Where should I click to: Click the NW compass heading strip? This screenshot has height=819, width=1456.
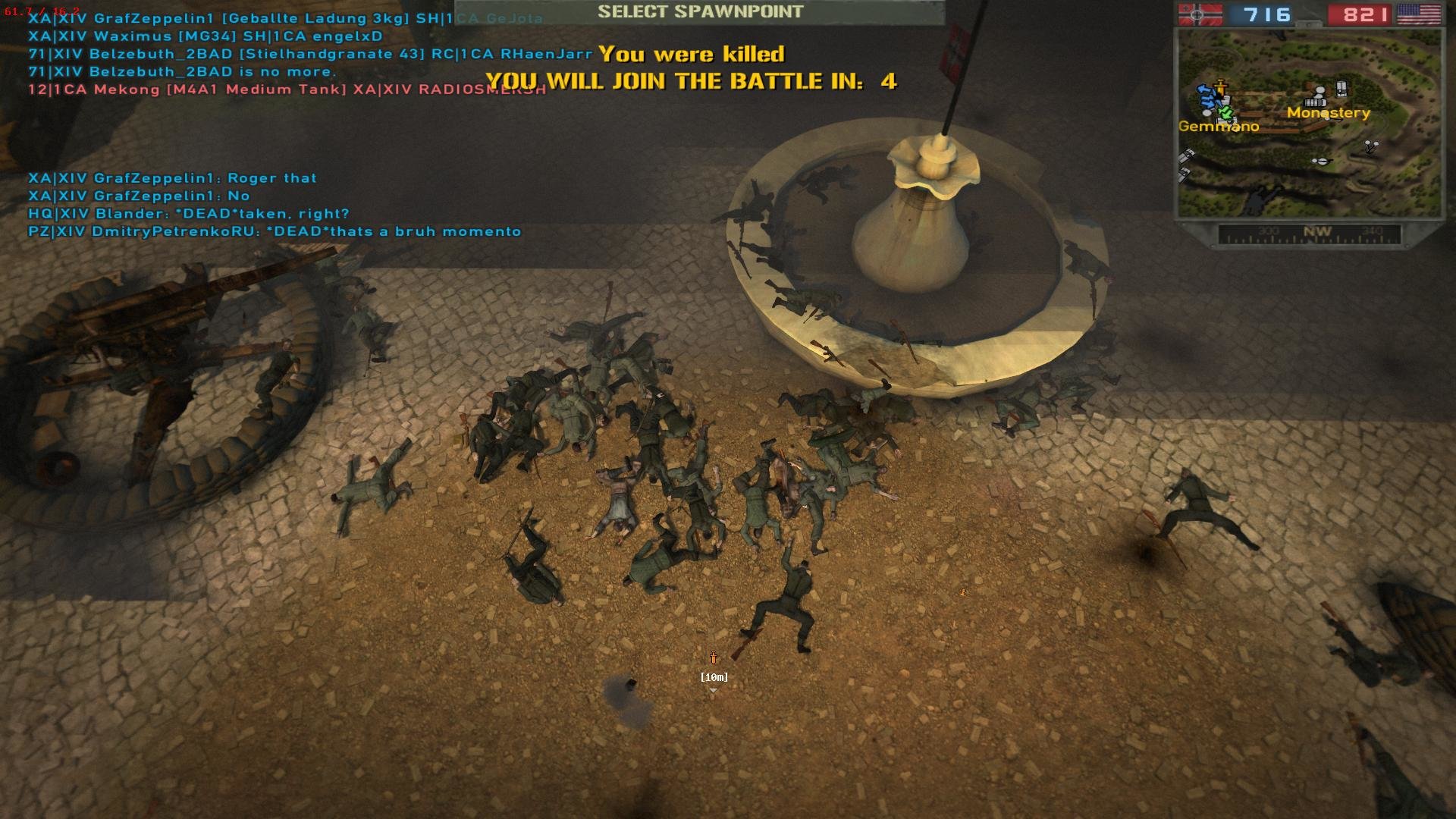point(1309,234)
